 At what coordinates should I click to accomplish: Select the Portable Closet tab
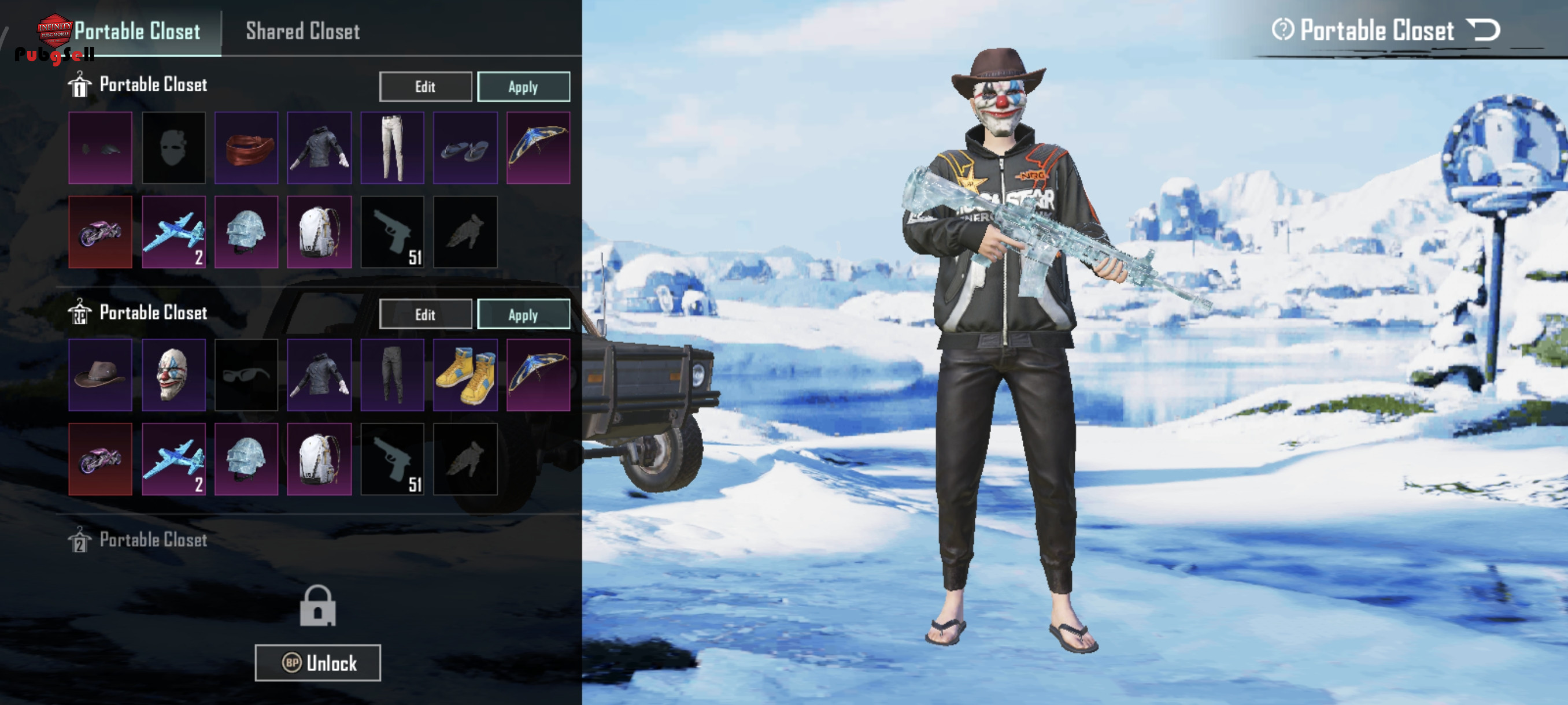(x=137, y=31)
